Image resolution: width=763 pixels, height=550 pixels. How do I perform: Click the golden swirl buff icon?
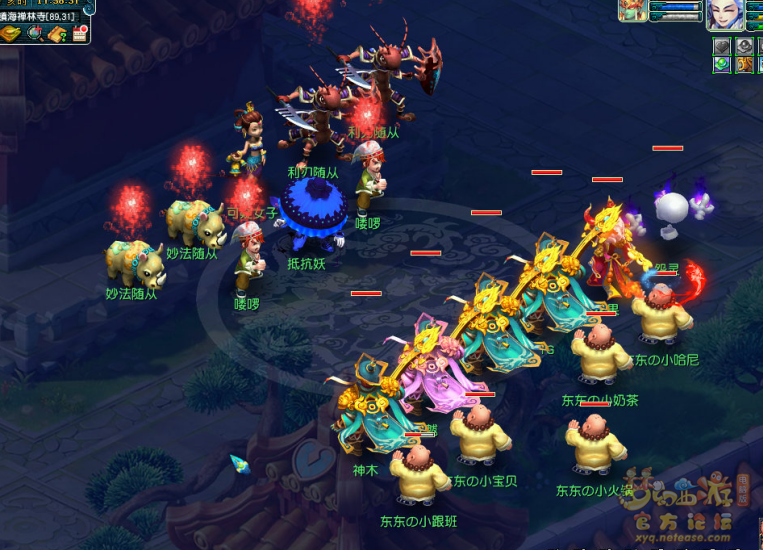743,65
